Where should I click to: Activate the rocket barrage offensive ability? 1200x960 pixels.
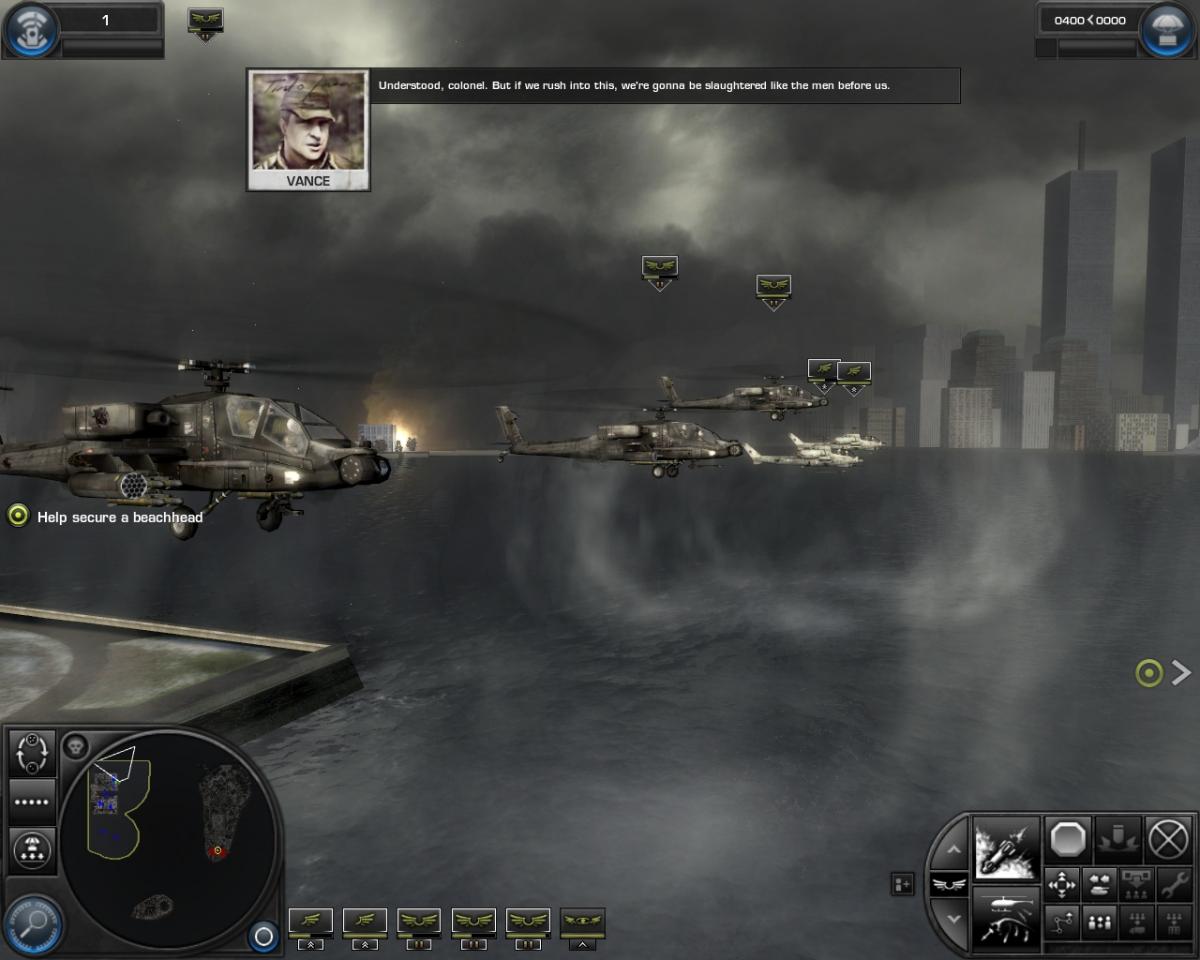click(1007, 848)
